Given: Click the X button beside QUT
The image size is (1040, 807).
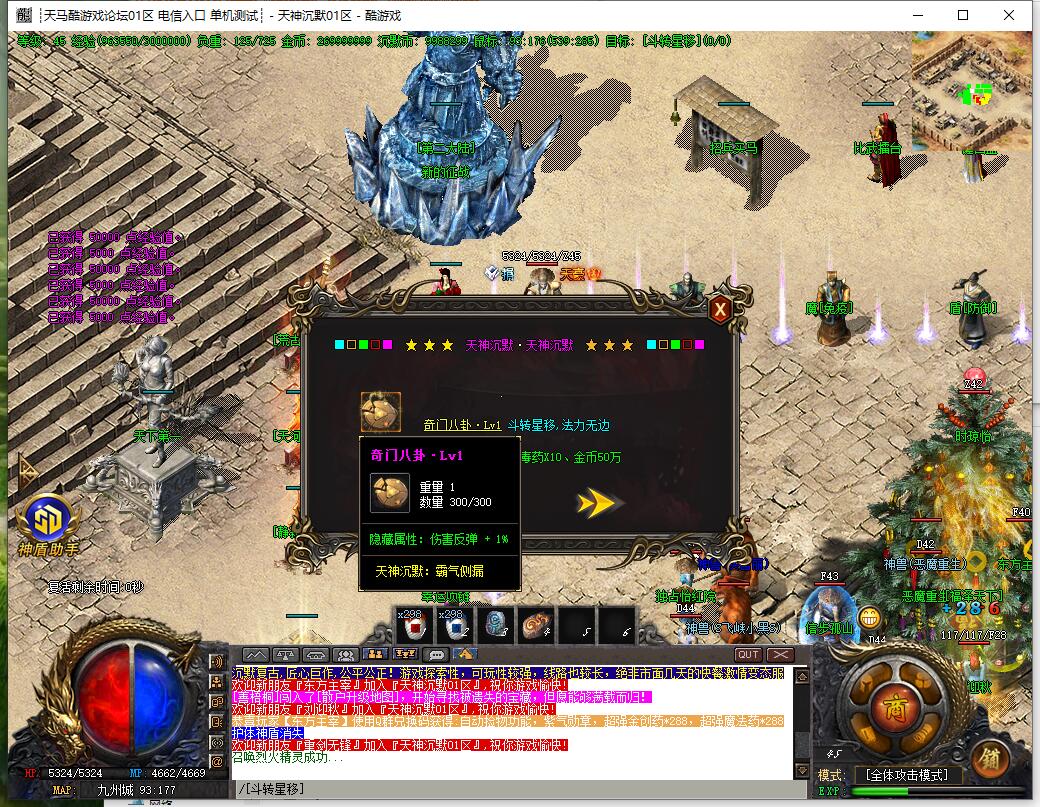Looking at the screenshot, I should tap(779, 655).
